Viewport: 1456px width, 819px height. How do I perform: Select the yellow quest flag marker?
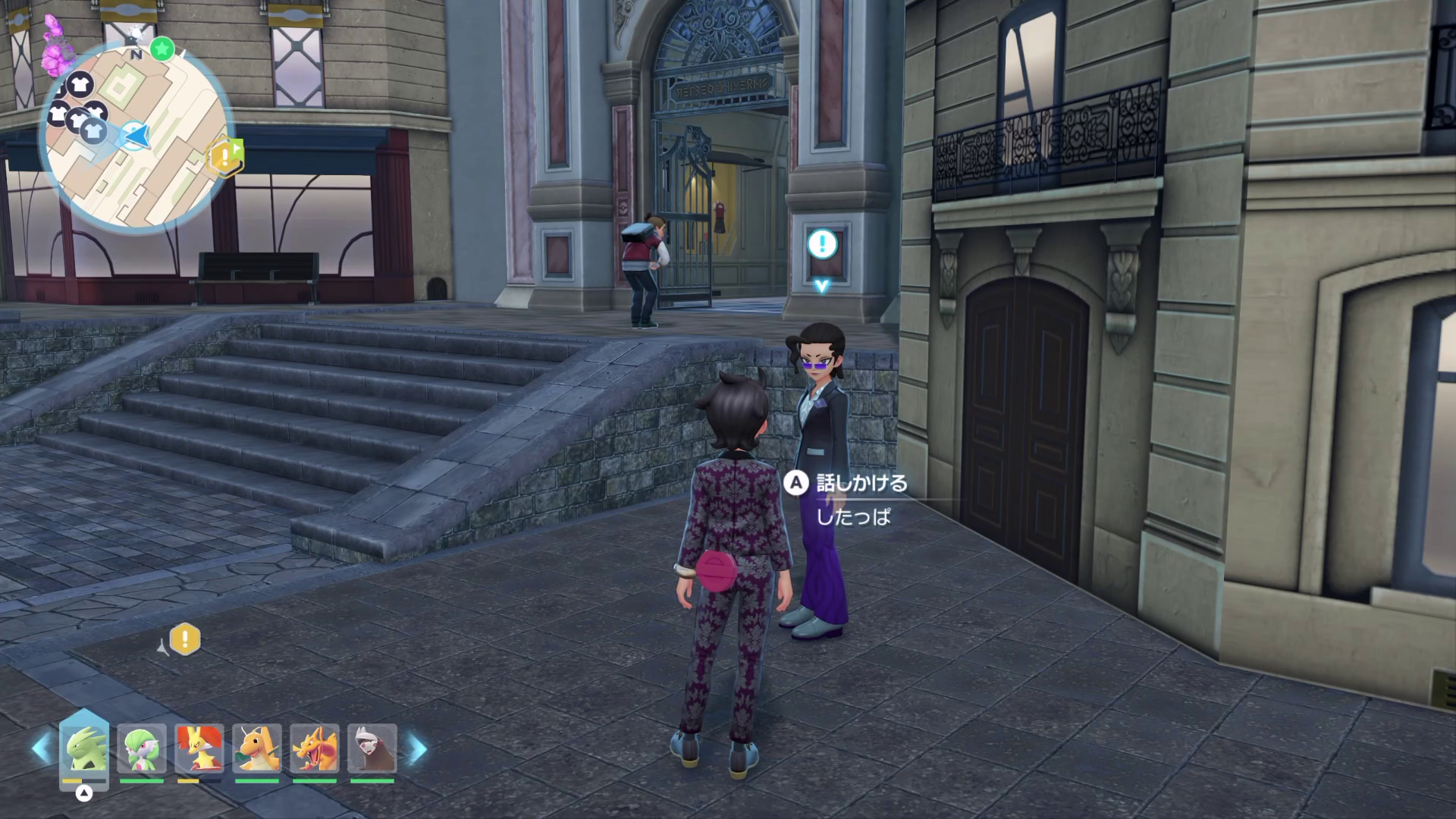pyautogui.click(x=226, y=156)
